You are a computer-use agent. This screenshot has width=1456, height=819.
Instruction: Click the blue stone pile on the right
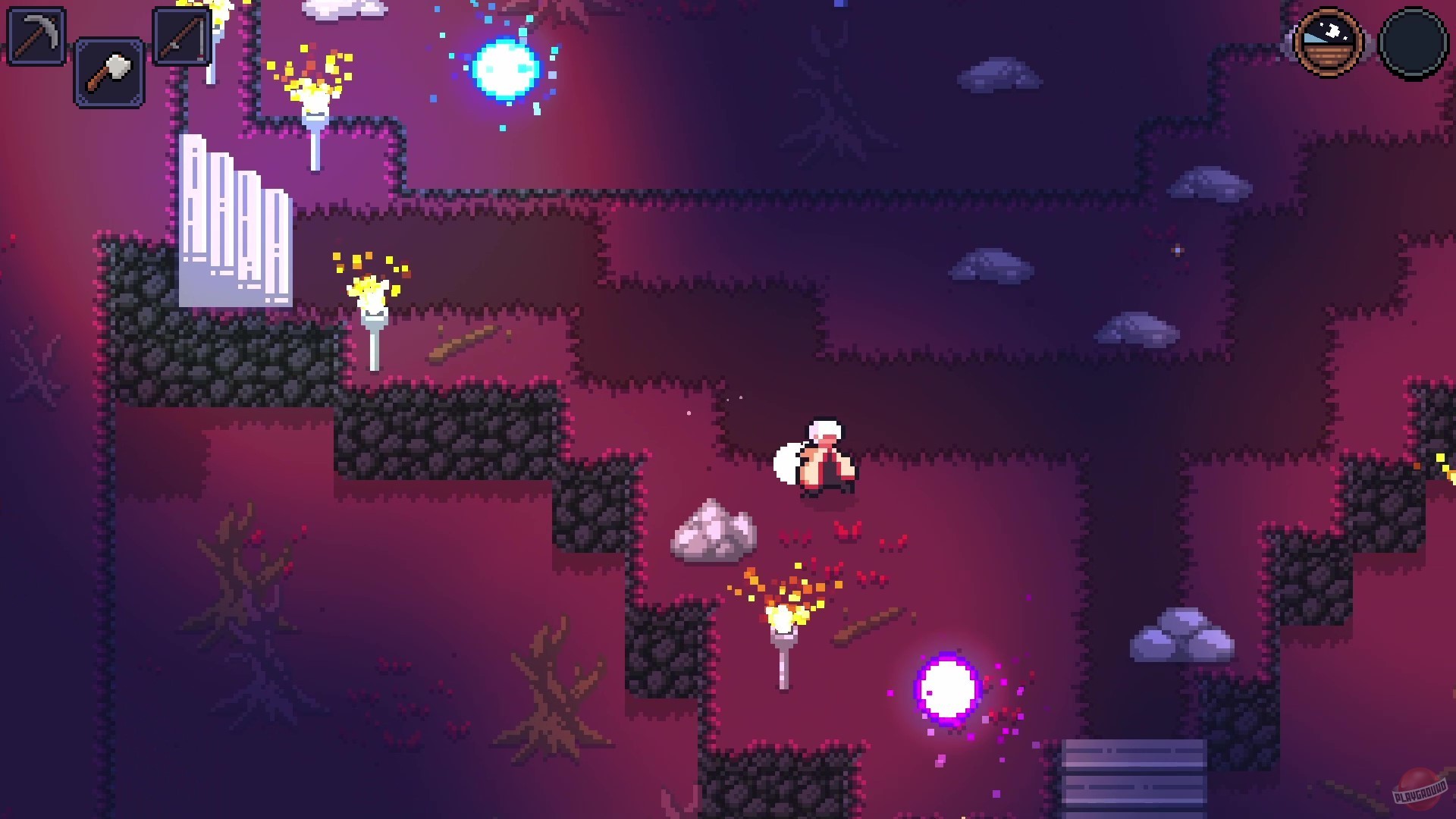coord(1183,637)
